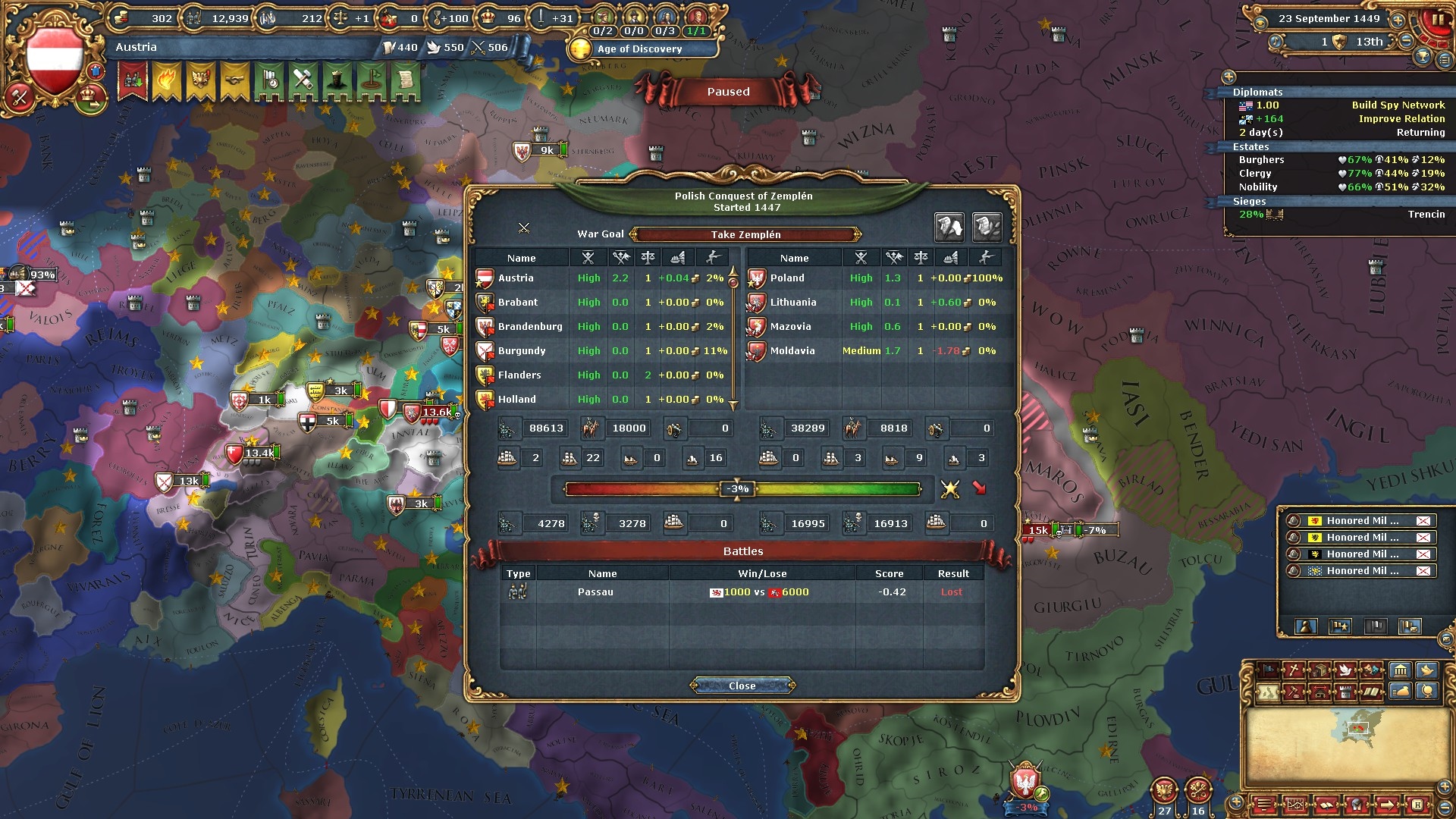
Task: Open the 13th score rank display
Action: click(1369, 42)
